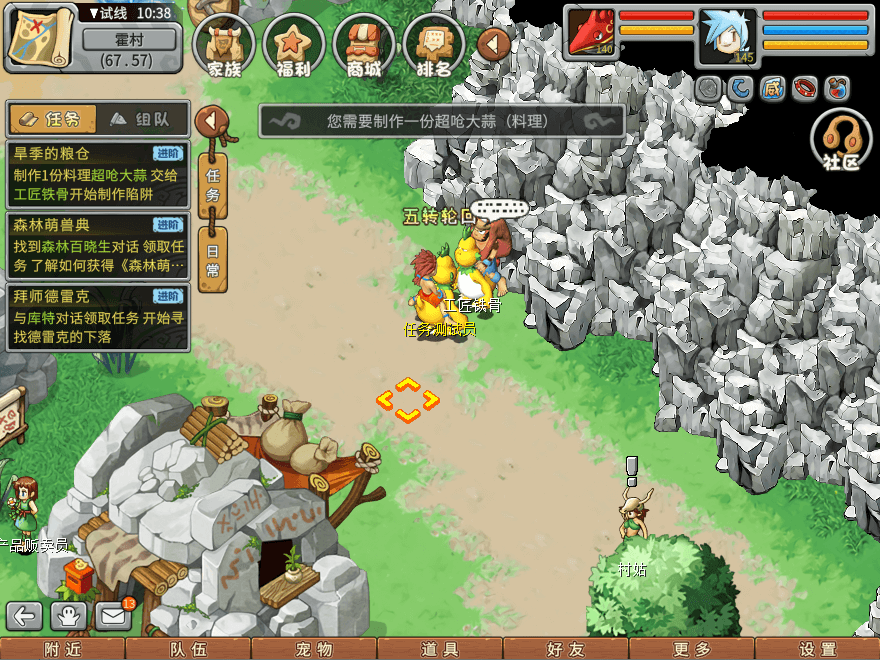Image resolution: width=880 pixels, height=660 pixels.
Task: Click the red dragon pet portrait
Action: click(592, 33)
